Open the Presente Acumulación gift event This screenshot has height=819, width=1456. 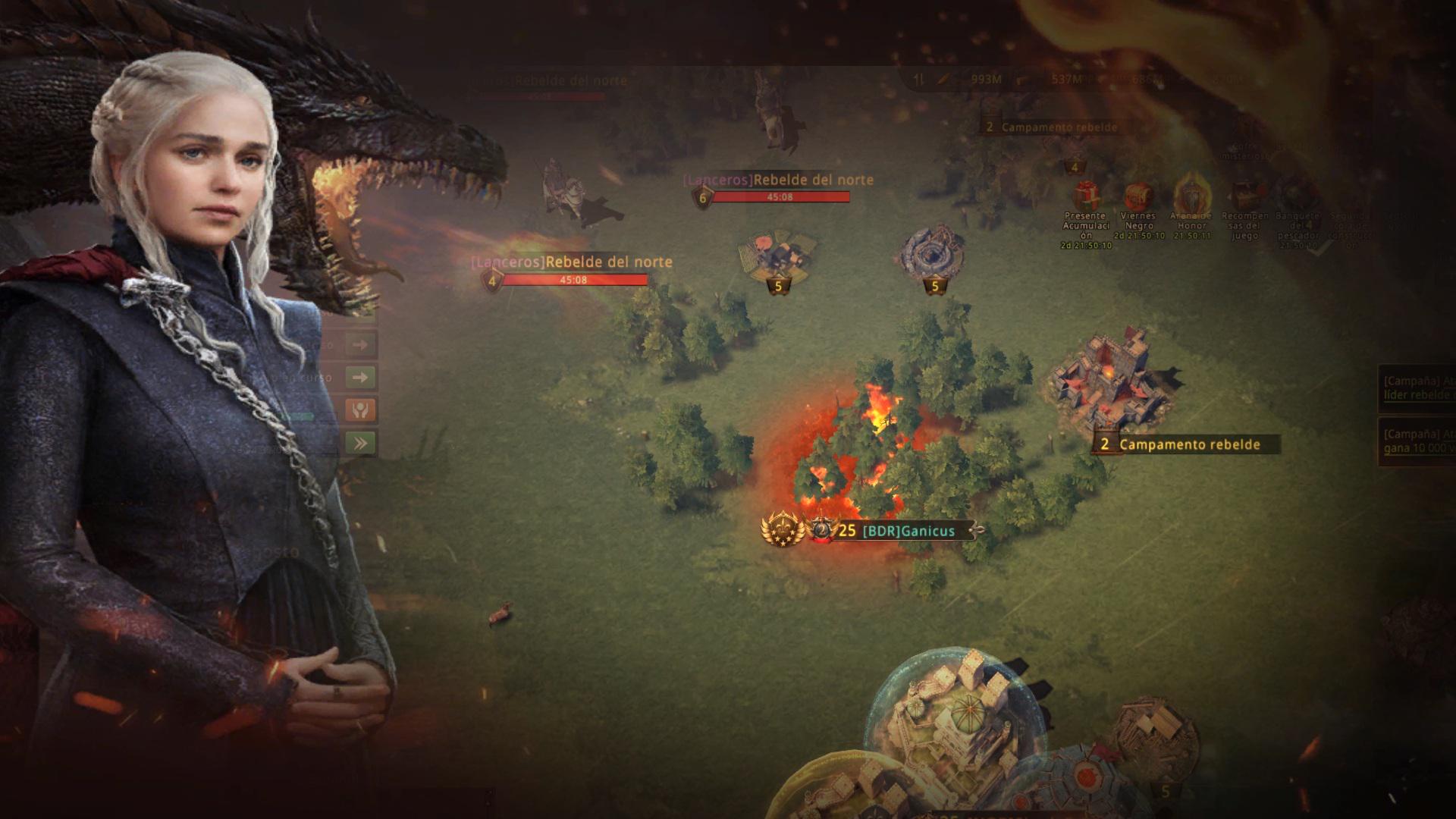pyautogui.click(x=1086, y=197)
